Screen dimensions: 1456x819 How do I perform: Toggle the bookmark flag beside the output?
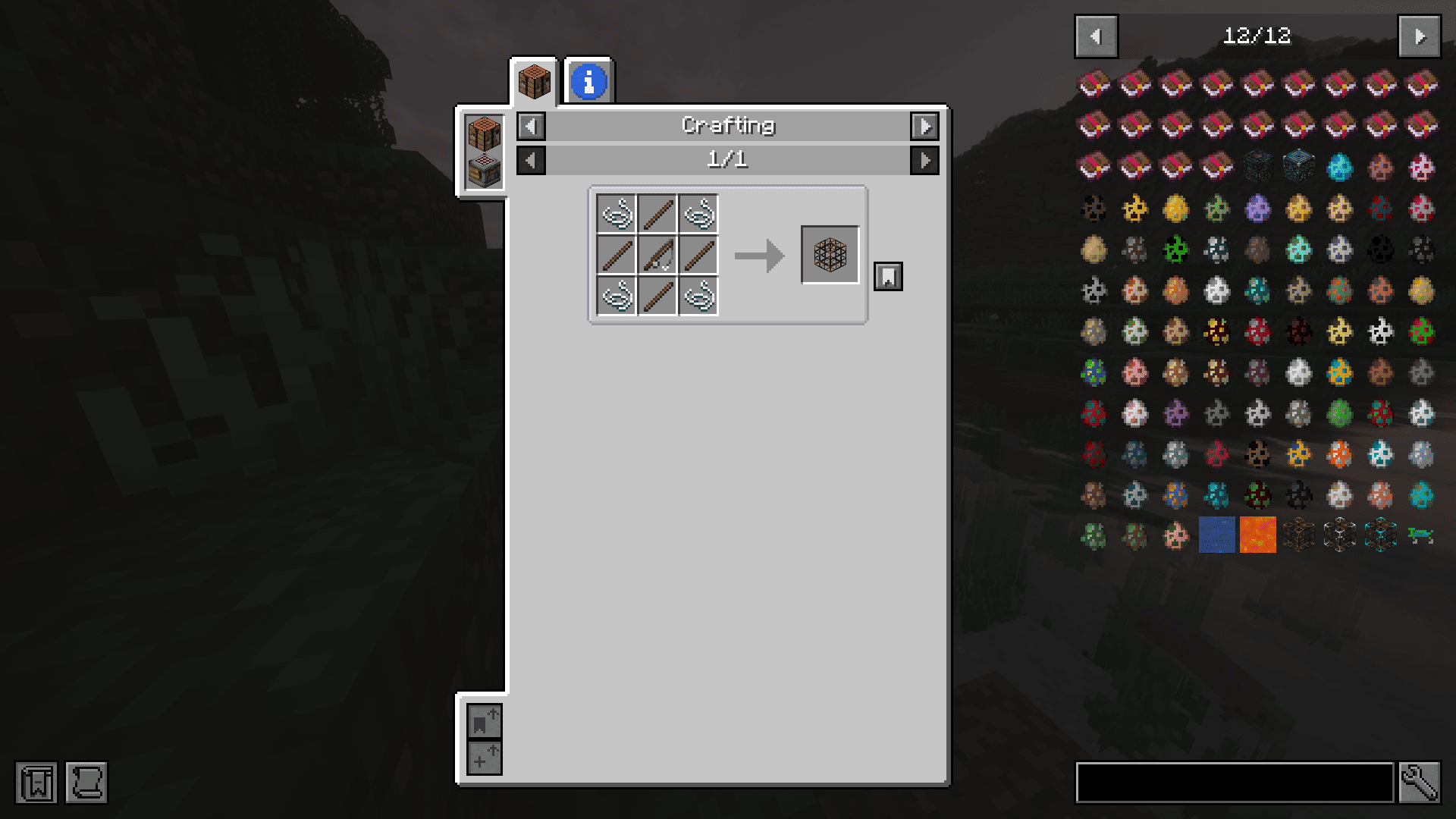[x=887, y=276]
